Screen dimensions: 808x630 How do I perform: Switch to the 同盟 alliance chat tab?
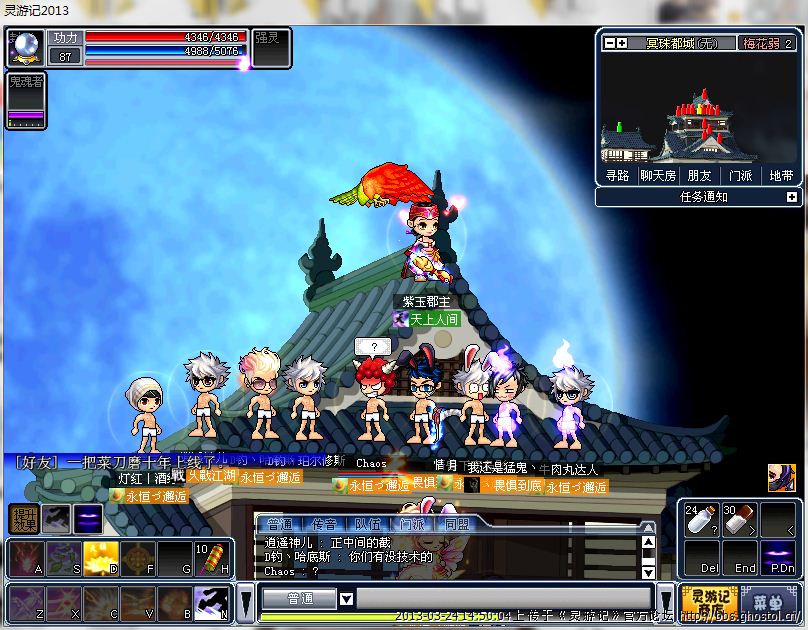point(457,524)
